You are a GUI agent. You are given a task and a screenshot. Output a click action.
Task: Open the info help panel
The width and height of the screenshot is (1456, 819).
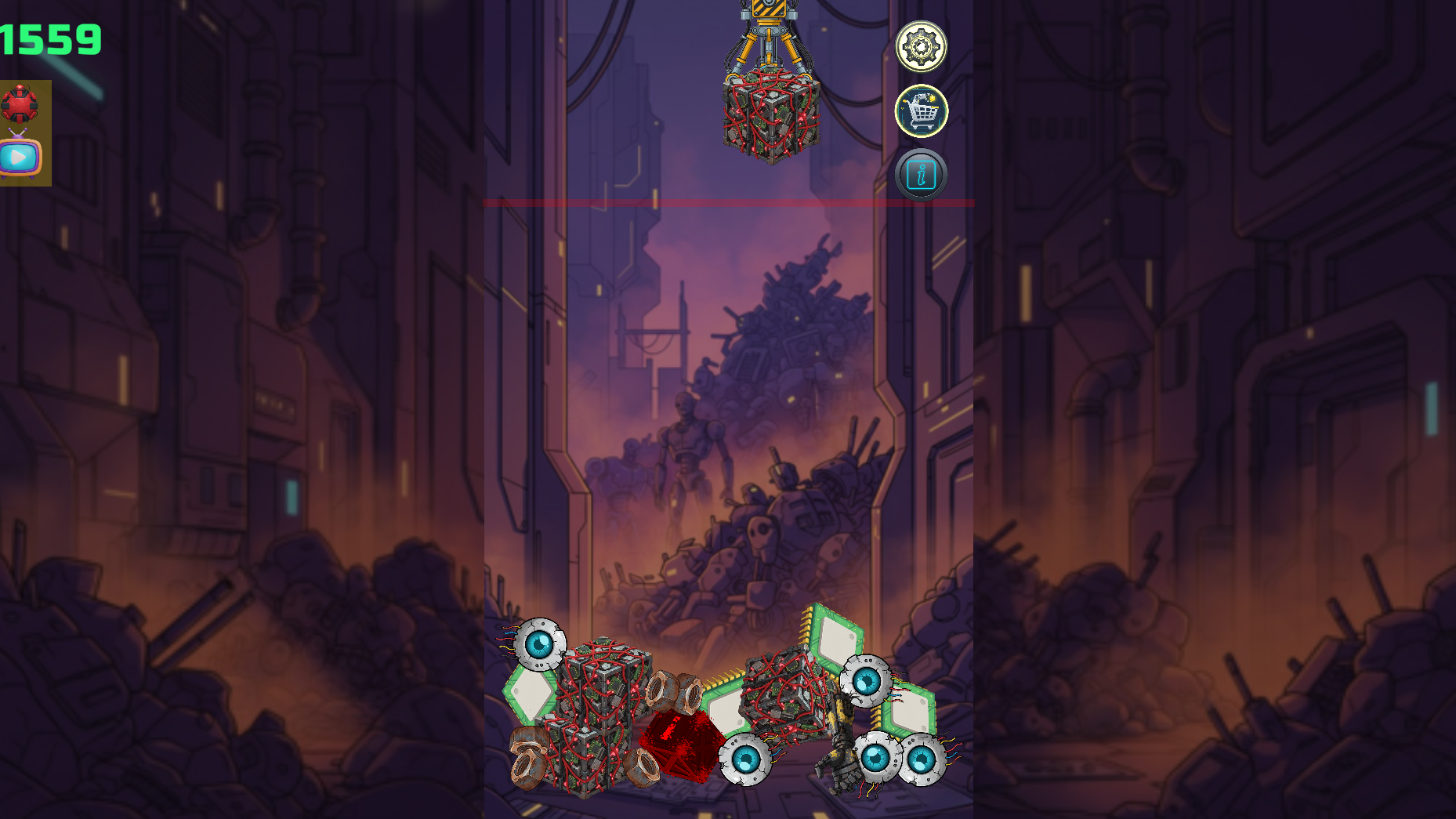tap(922, 174)
